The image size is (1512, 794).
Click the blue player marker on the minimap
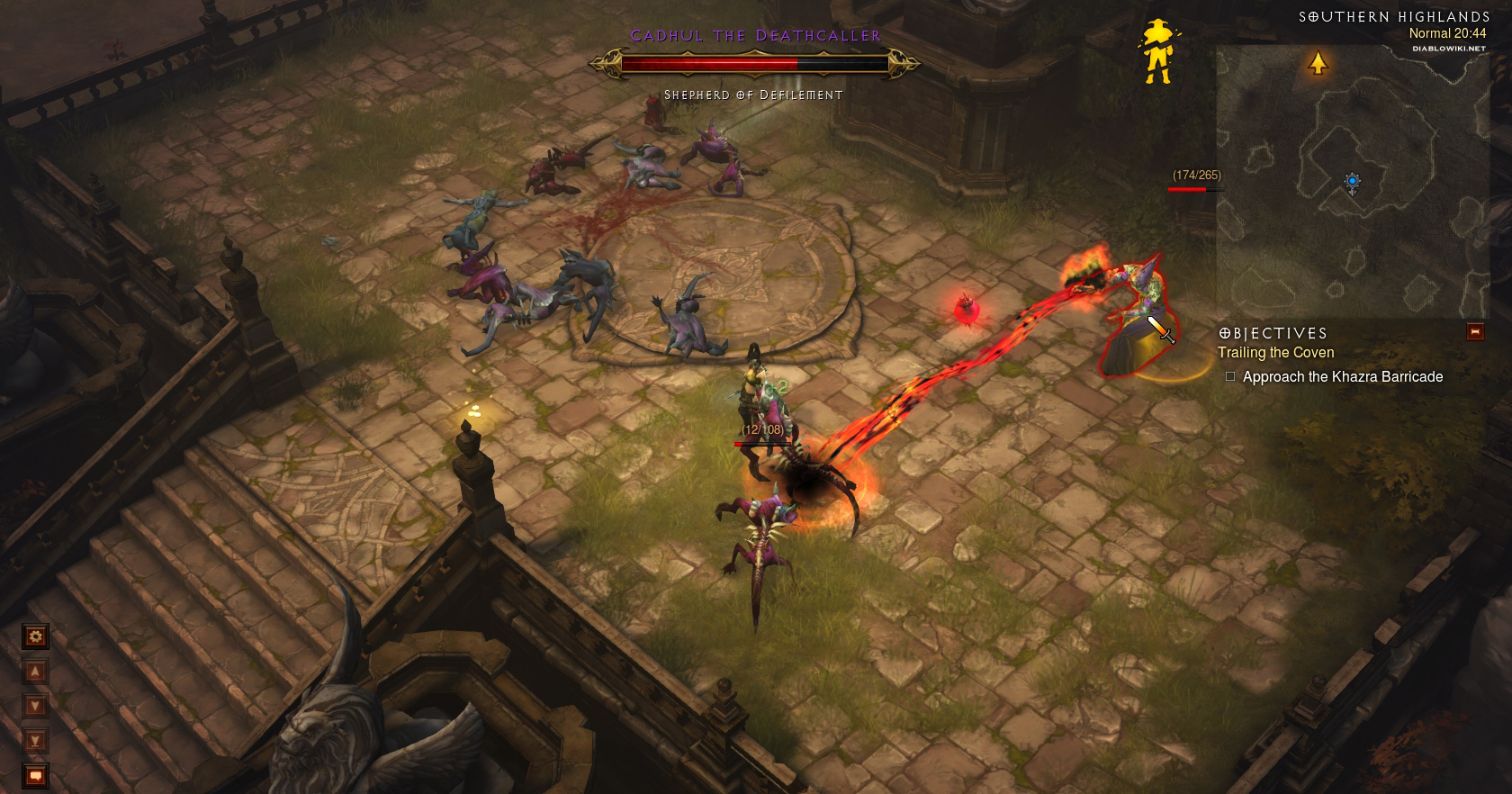pos(1352,183)
